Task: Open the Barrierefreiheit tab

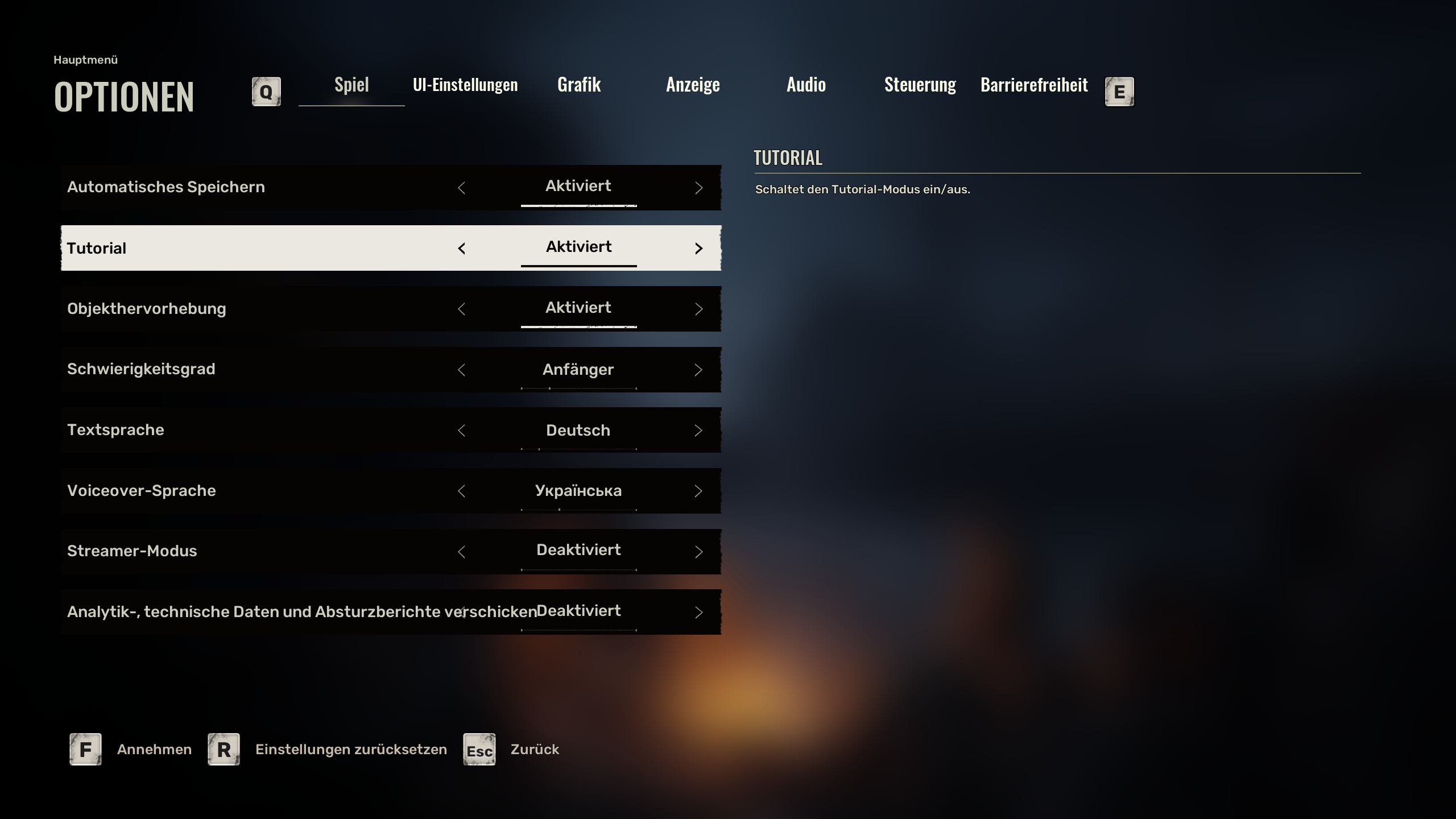Action: click(x=1034, y=85)
